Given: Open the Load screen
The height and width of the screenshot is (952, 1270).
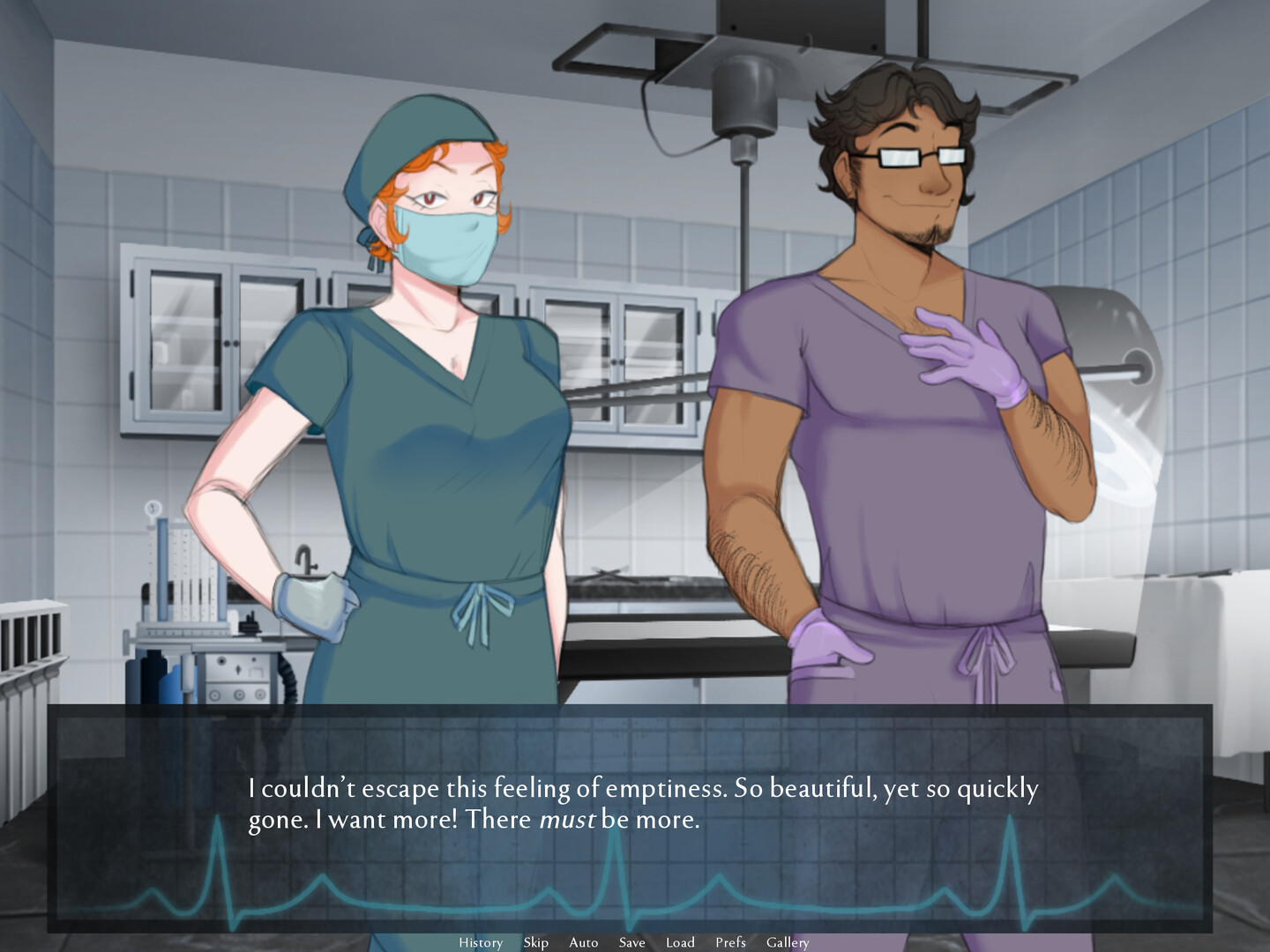Looking at the screenshot, I should [680, 942].
